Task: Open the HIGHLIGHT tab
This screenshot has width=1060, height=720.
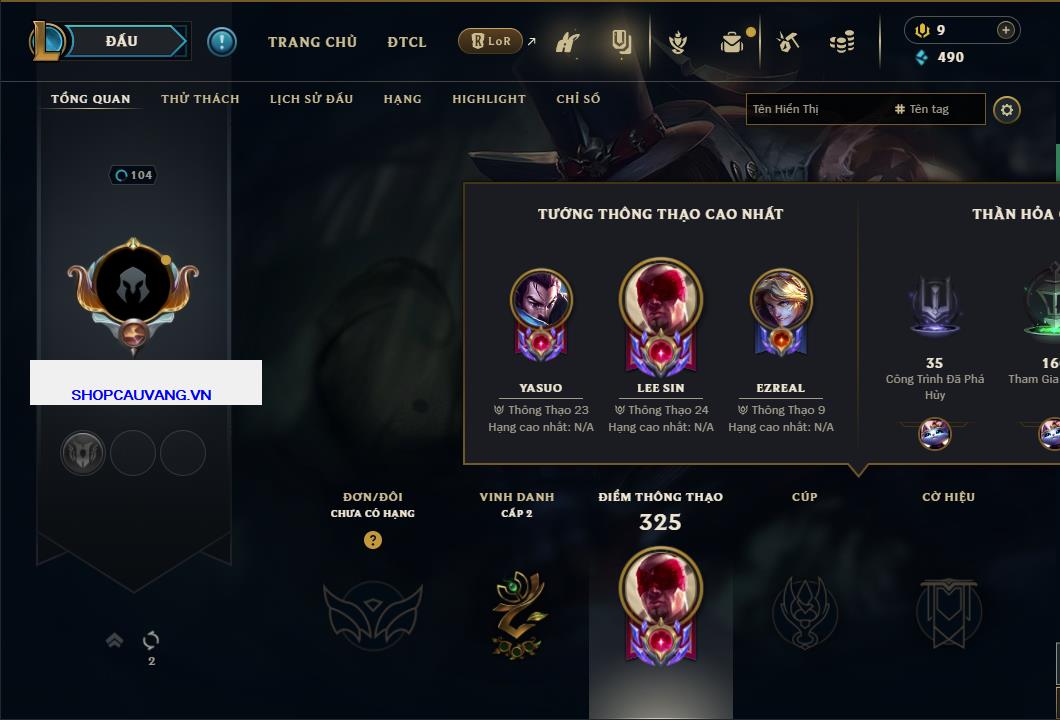Action: [x=488, y=99]
